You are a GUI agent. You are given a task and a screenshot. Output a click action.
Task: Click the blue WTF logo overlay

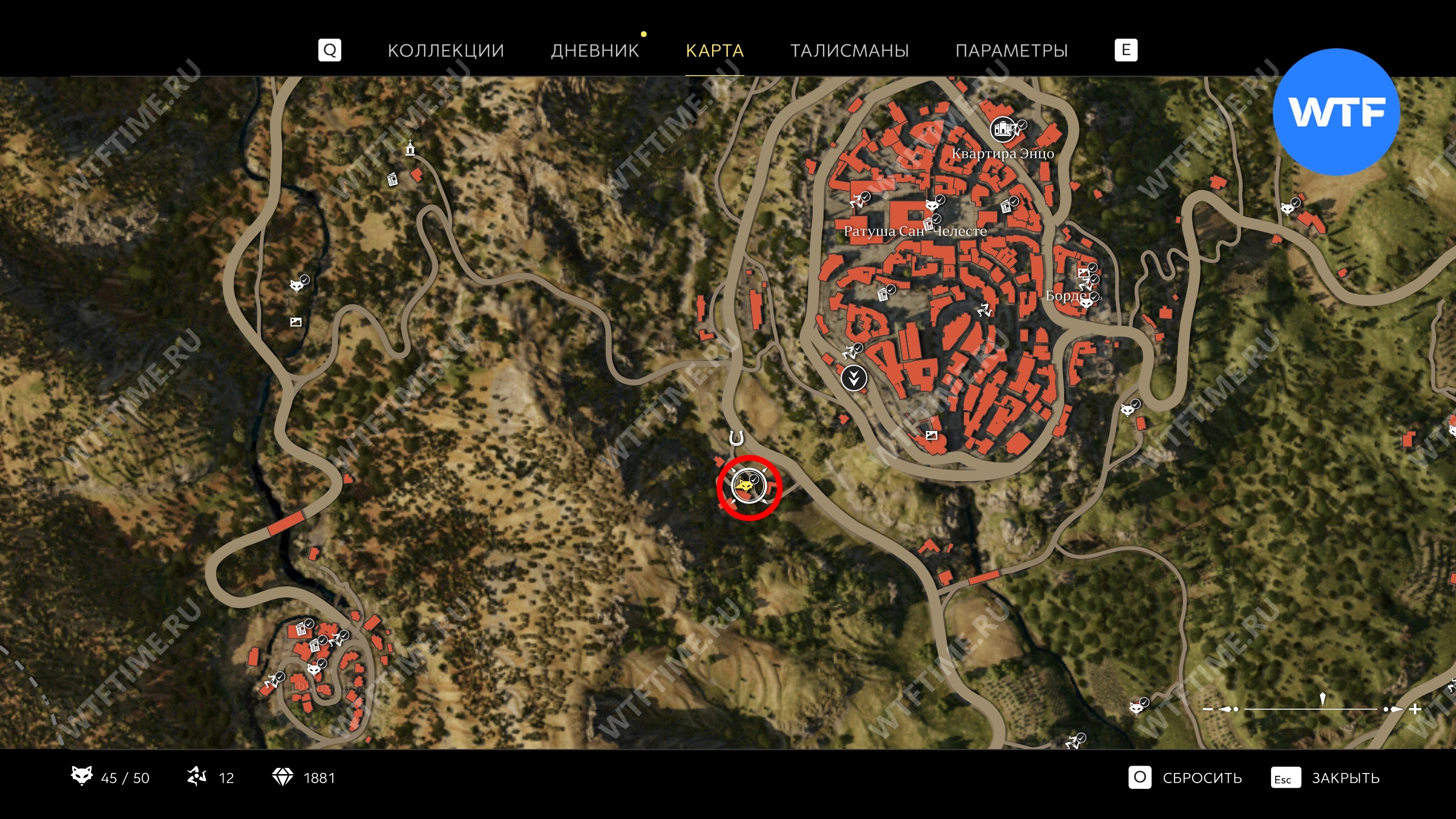(x=1336, y=112)
